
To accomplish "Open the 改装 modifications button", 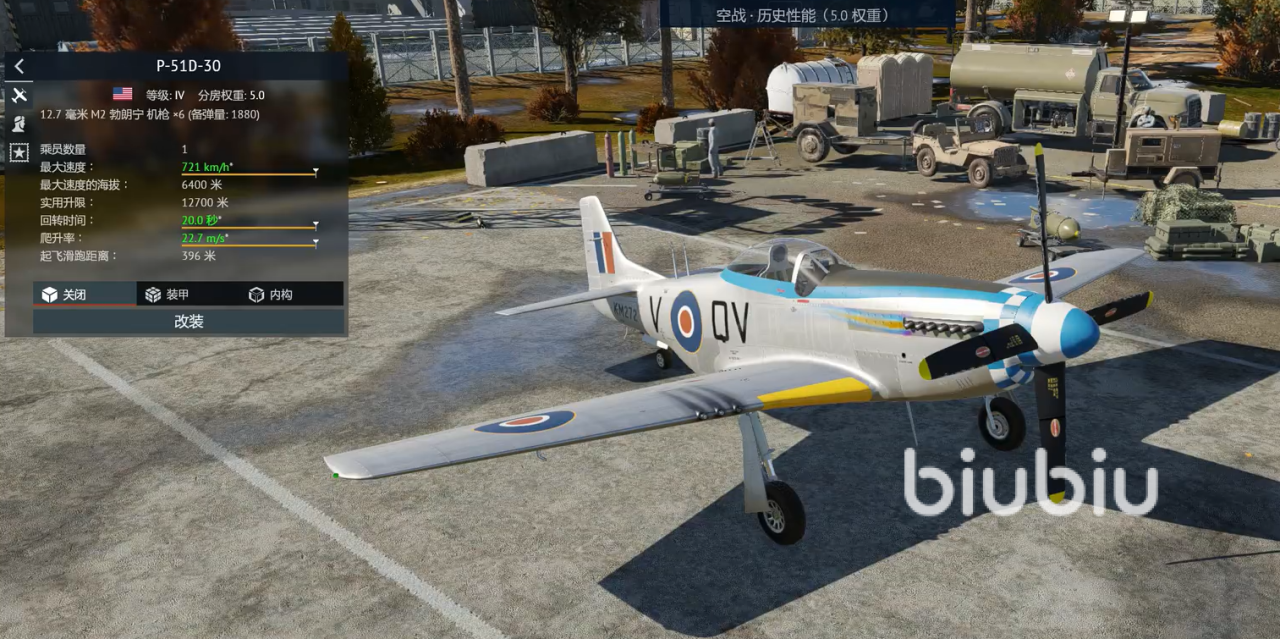I will pyautogui.click(x=189, y=322).
